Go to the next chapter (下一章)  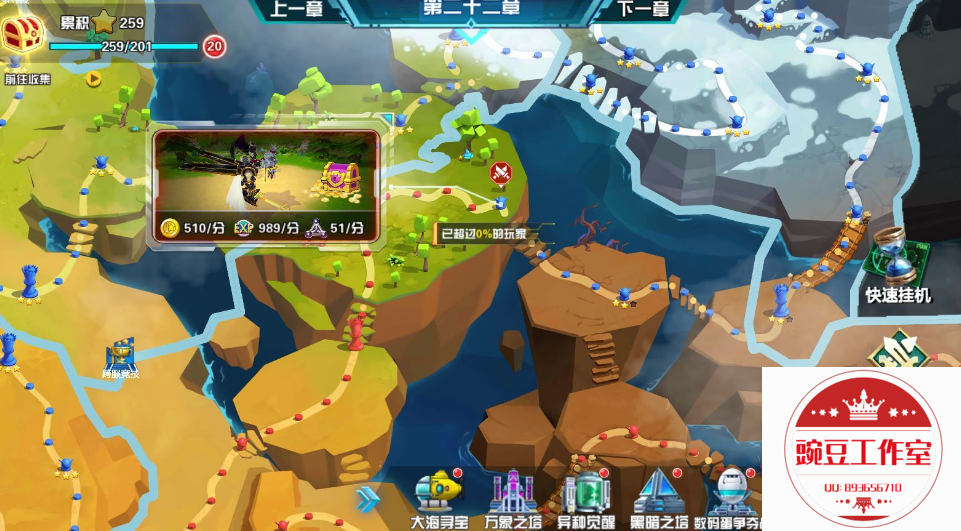click(643, 10)
